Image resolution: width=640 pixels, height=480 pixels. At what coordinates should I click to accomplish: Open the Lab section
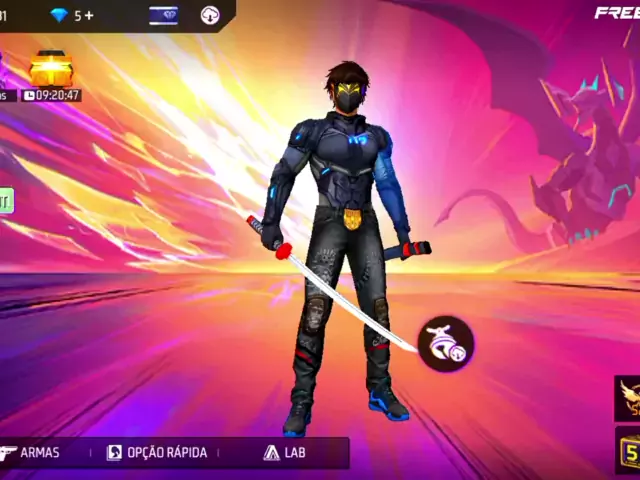(285, 452)
